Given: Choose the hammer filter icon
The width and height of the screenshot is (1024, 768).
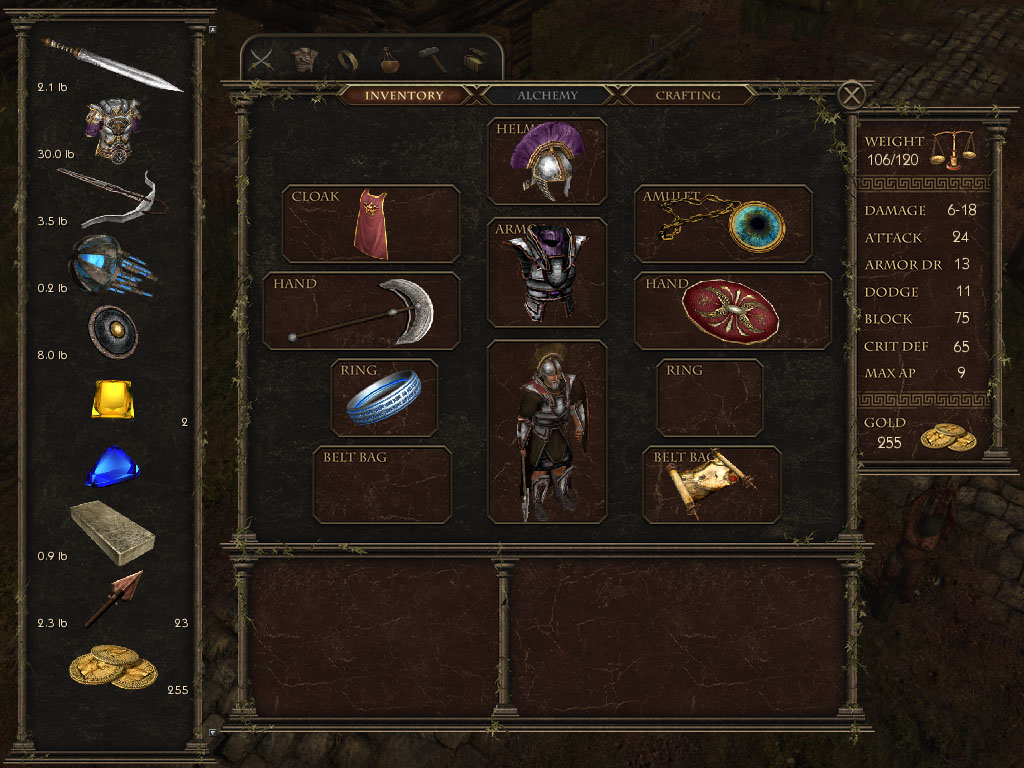Looking at the screenshot, I should 433,60.
